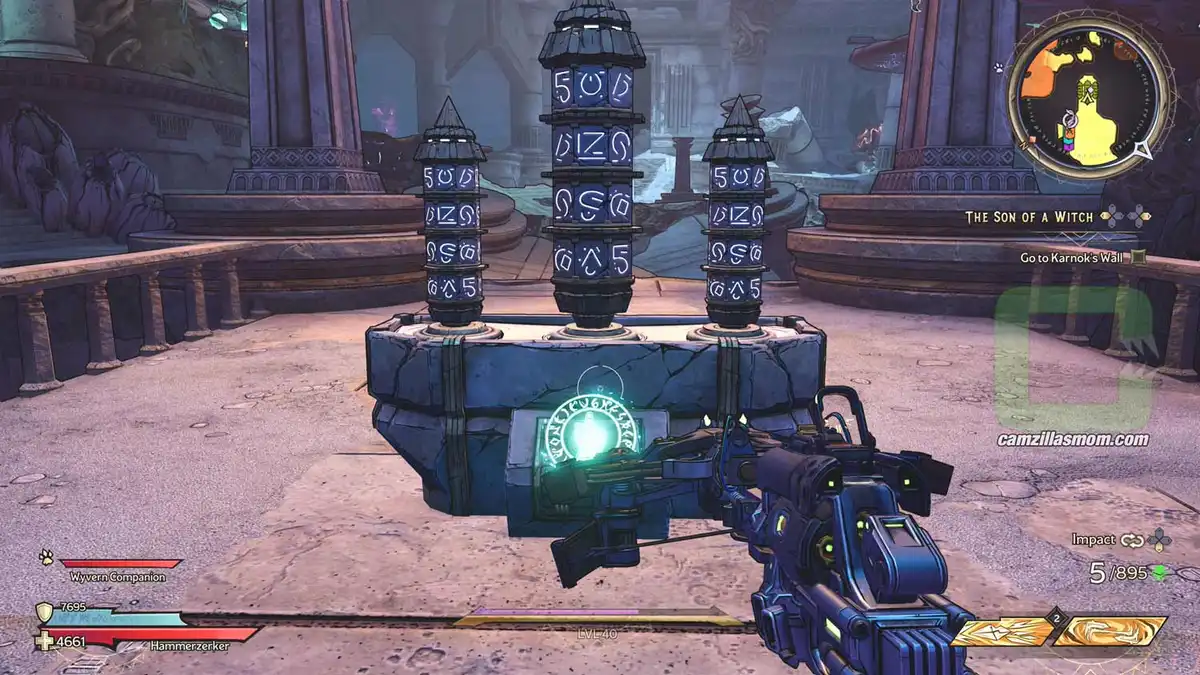Image resolution: width=1200 pixels, height=675 pixels.
Task: Visit the camzillasmom.com watermark link
Action: point(1072,439)
